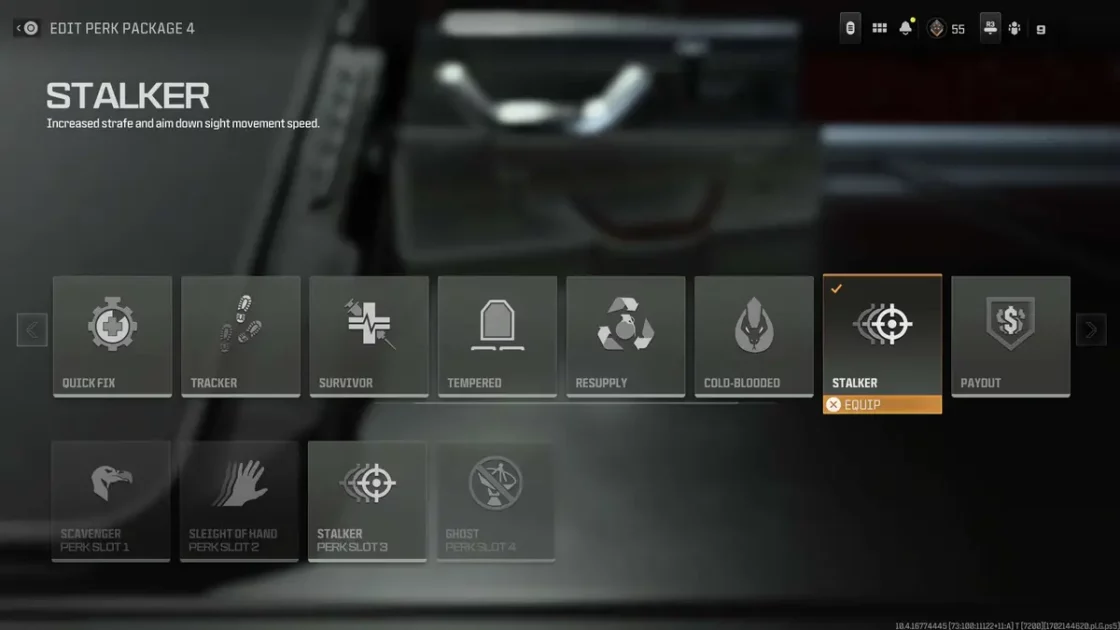
Task: Open Stalker in perk slot 3
Action: point(367,500)
